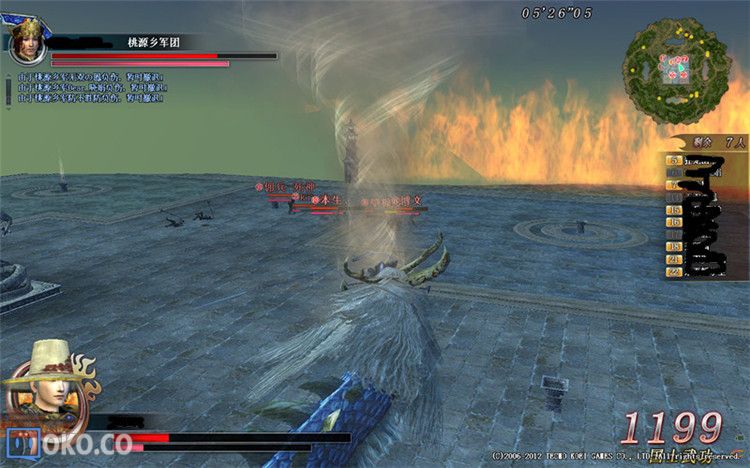Click the remaining players list header

click(x=708, y=144)
